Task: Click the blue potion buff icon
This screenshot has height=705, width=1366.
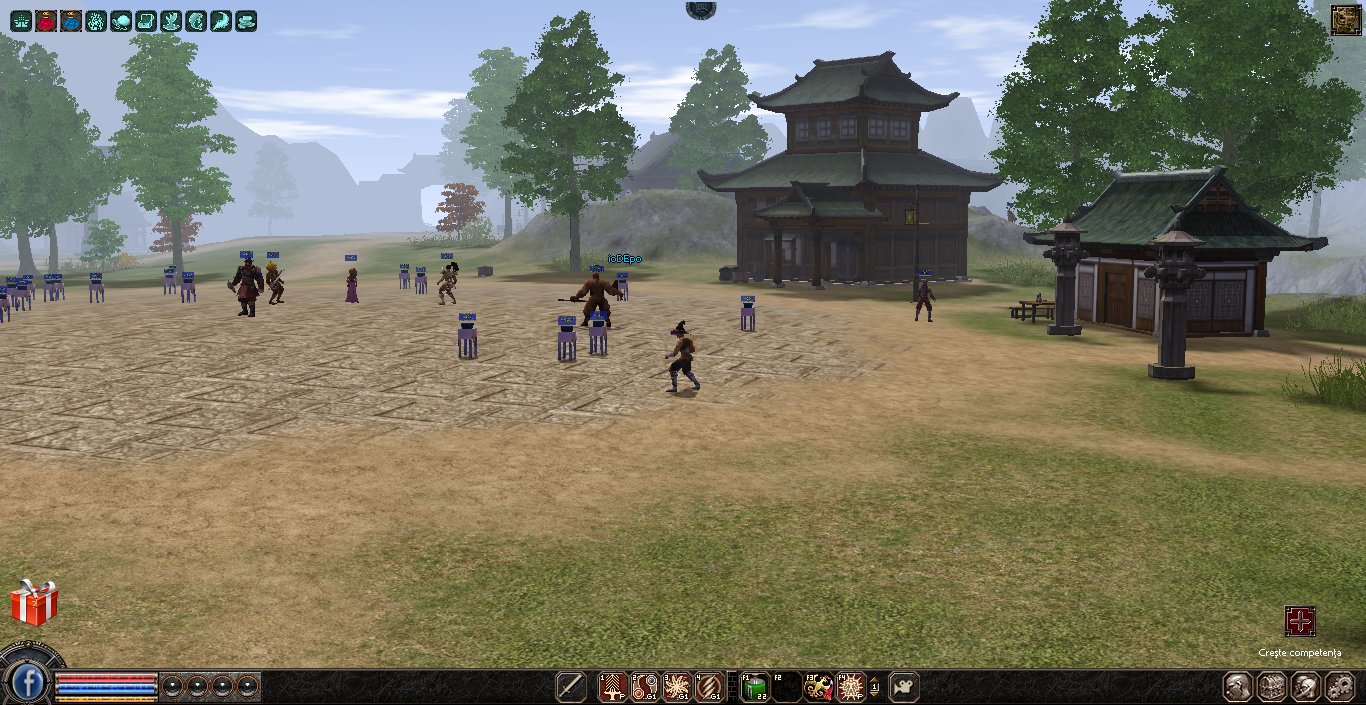Action: (71, 20)
